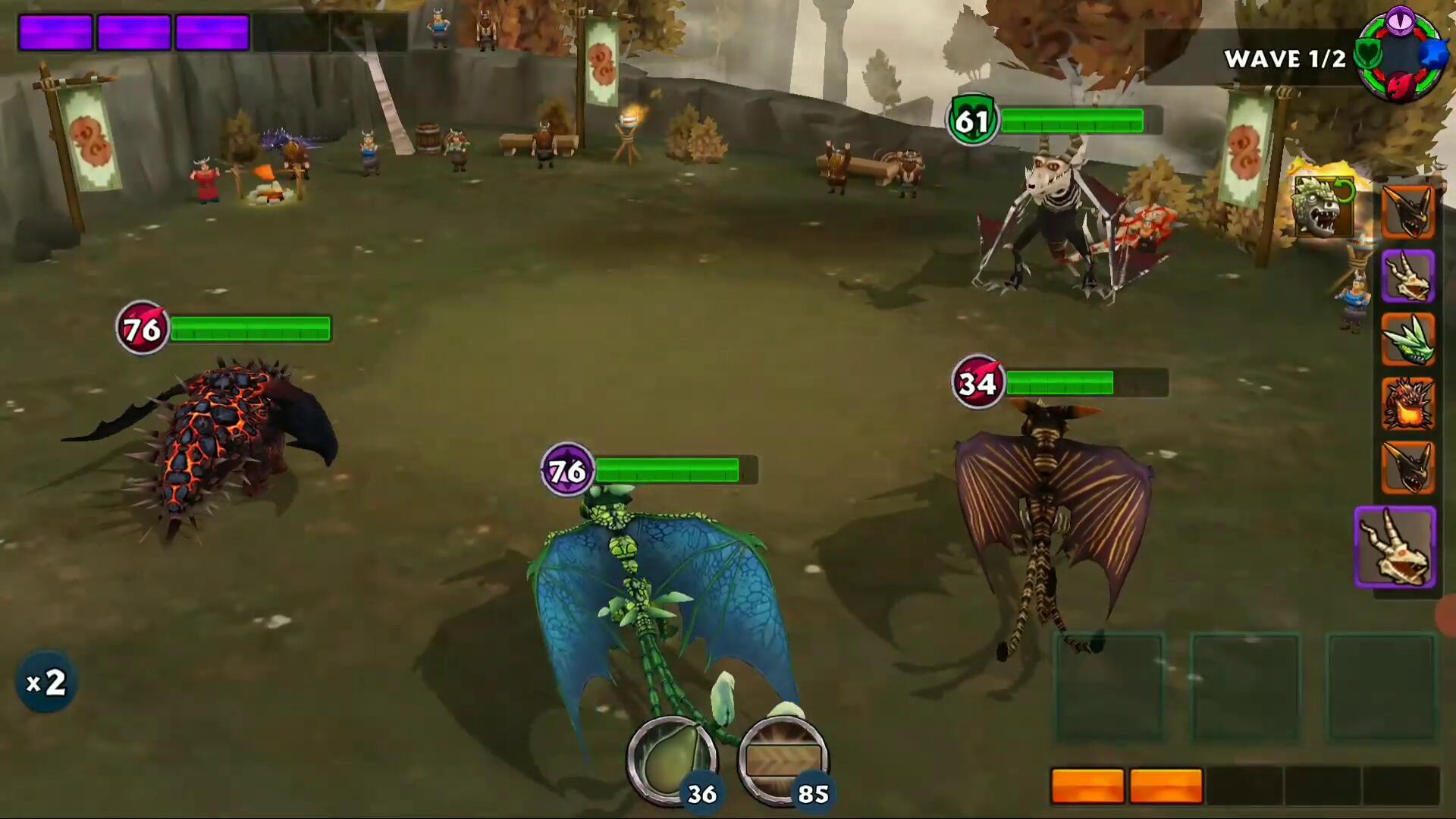Select the green spiked dragon turn portrait
The width and height of the screenshot is (1456, 819).
point(1407,340)
